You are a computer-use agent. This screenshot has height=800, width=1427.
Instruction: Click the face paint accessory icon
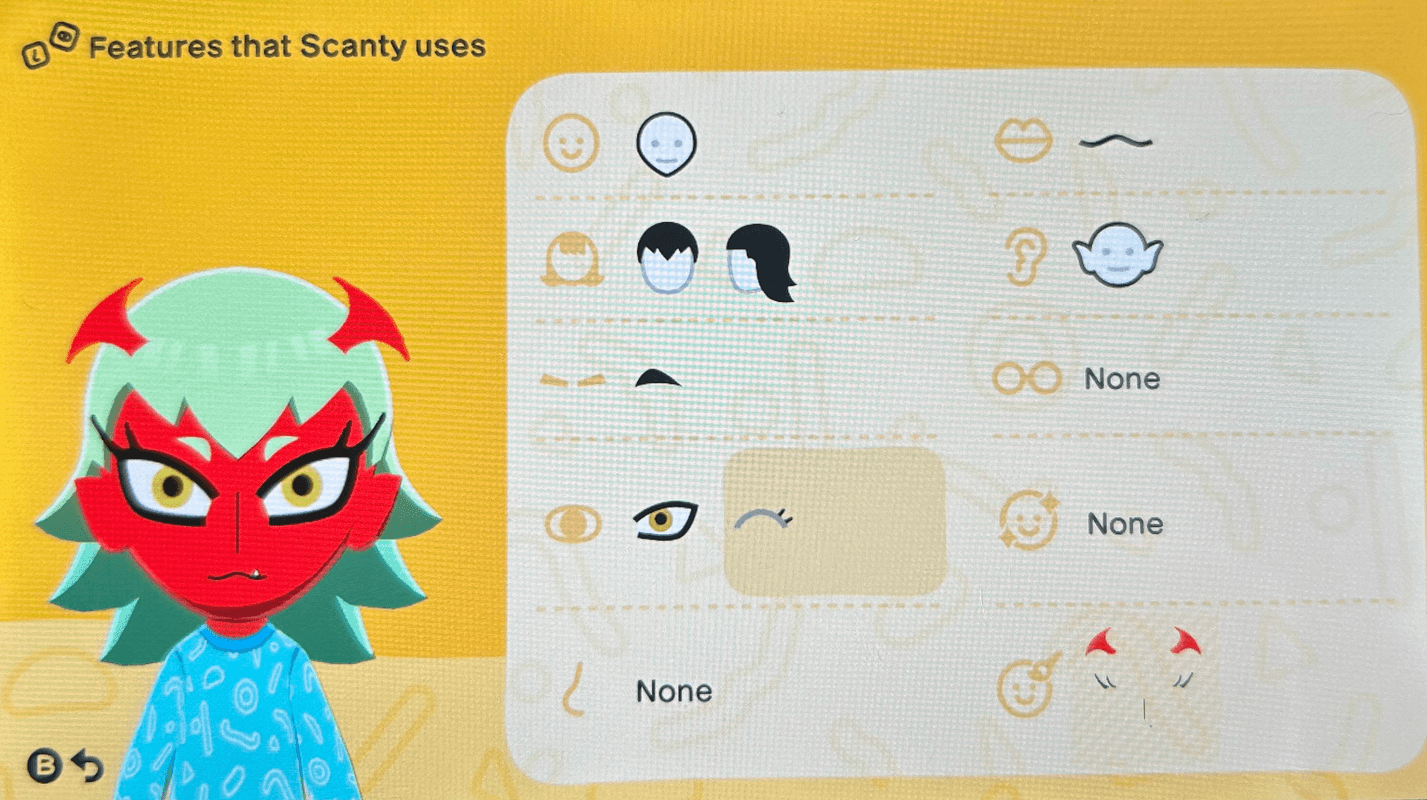[x=1025, y=690]
